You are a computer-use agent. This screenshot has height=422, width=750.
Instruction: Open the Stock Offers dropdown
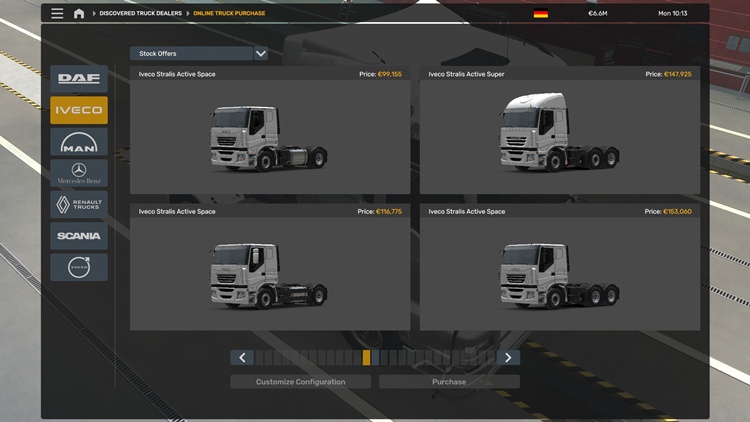coord(199,53)
